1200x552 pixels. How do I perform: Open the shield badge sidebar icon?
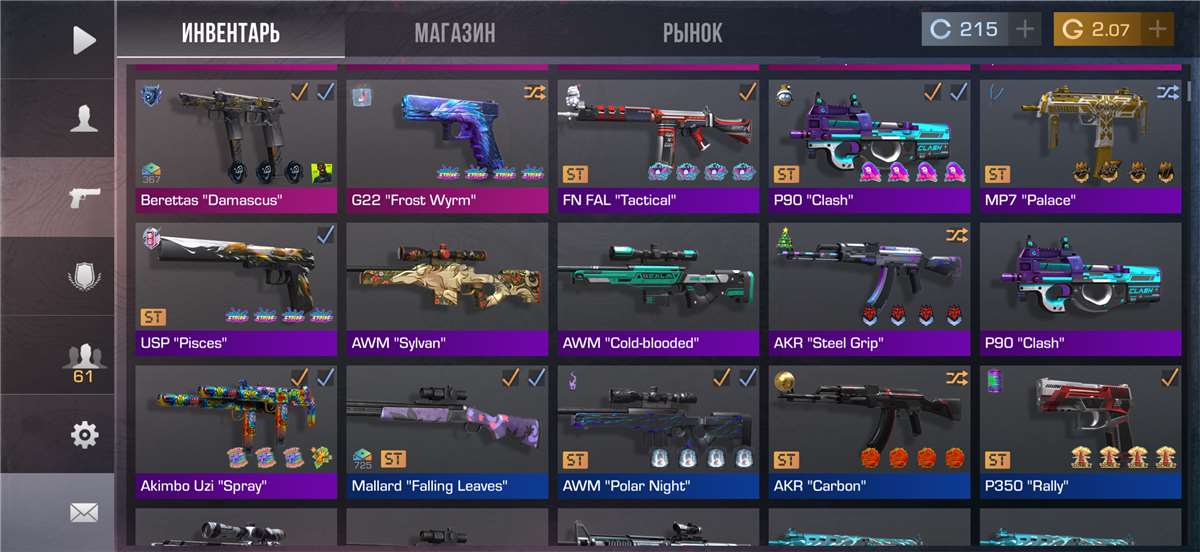tap(84, 276)
